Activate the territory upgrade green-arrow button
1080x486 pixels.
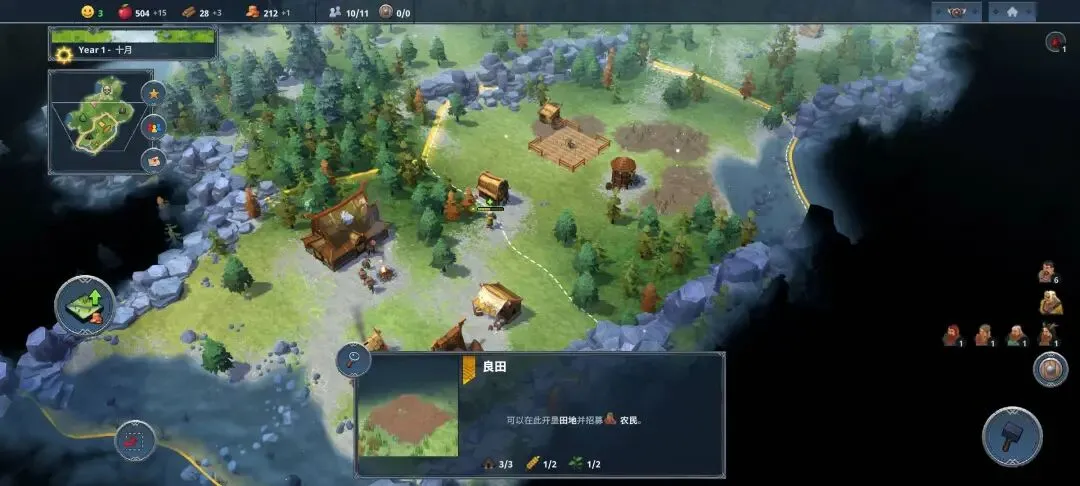tap(85, 305)
